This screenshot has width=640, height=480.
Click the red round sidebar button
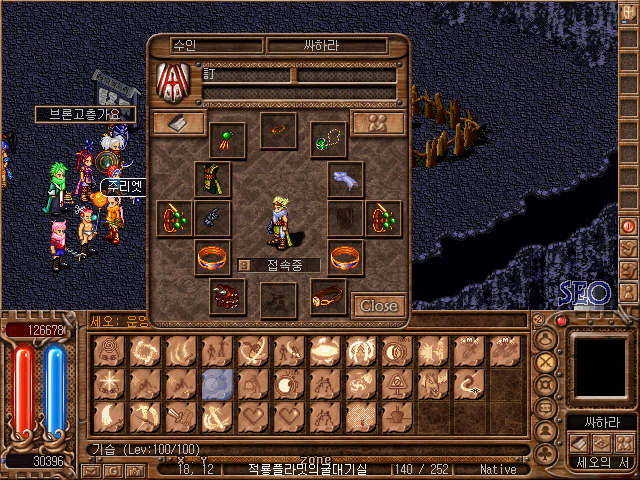[629, 226]
